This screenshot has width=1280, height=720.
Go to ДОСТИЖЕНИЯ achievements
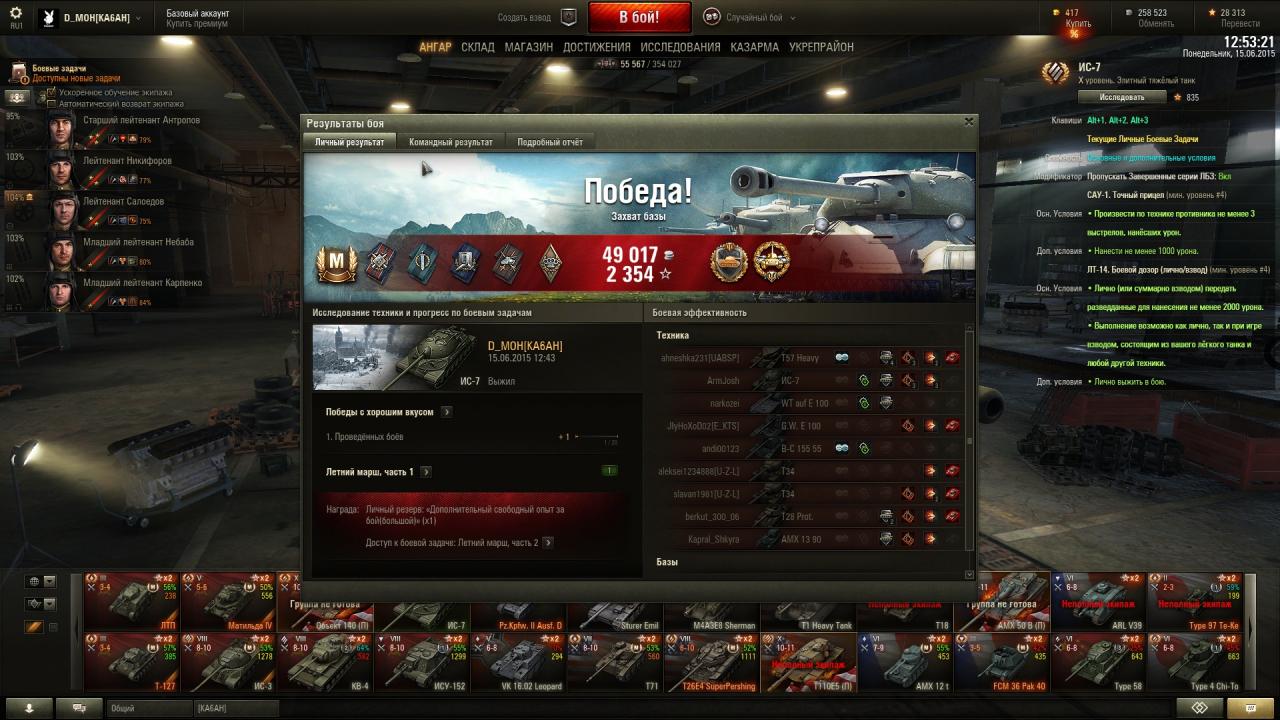[596, 47]
